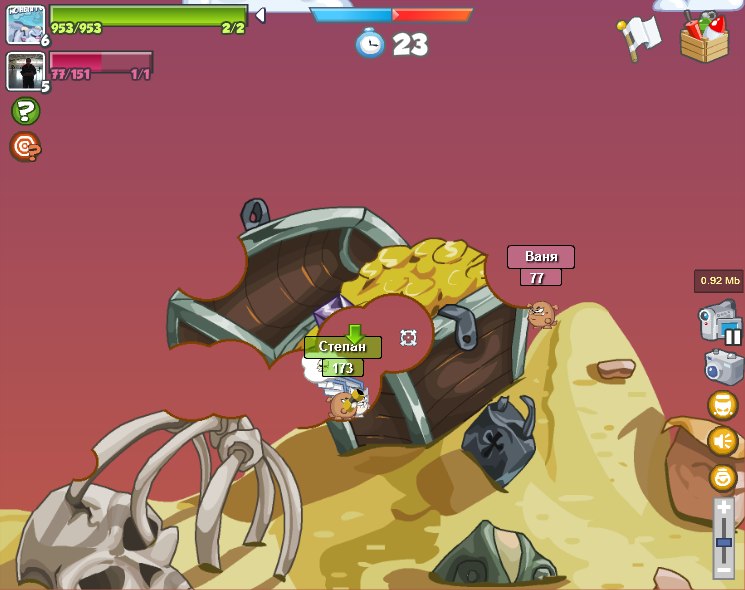
Task: Collapse team panel with the white arrow
Action: (x=260, y=15)
